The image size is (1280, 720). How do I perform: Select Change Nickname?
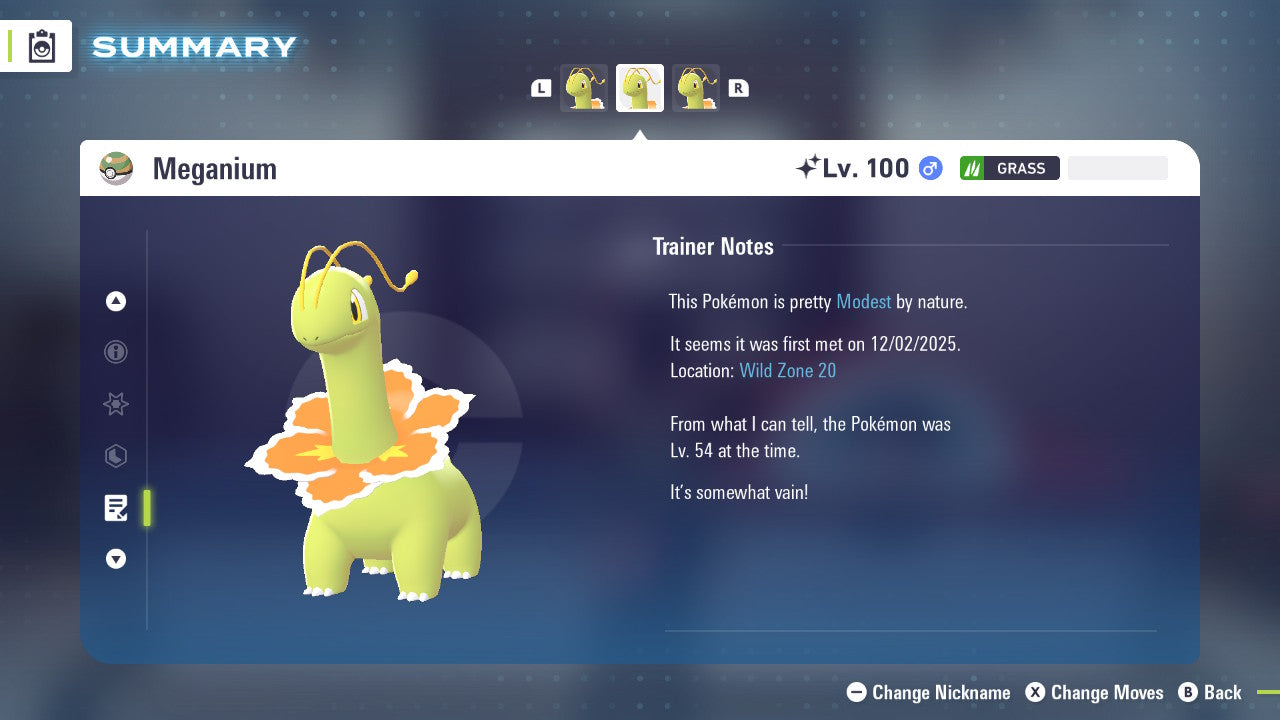(928, 692)
